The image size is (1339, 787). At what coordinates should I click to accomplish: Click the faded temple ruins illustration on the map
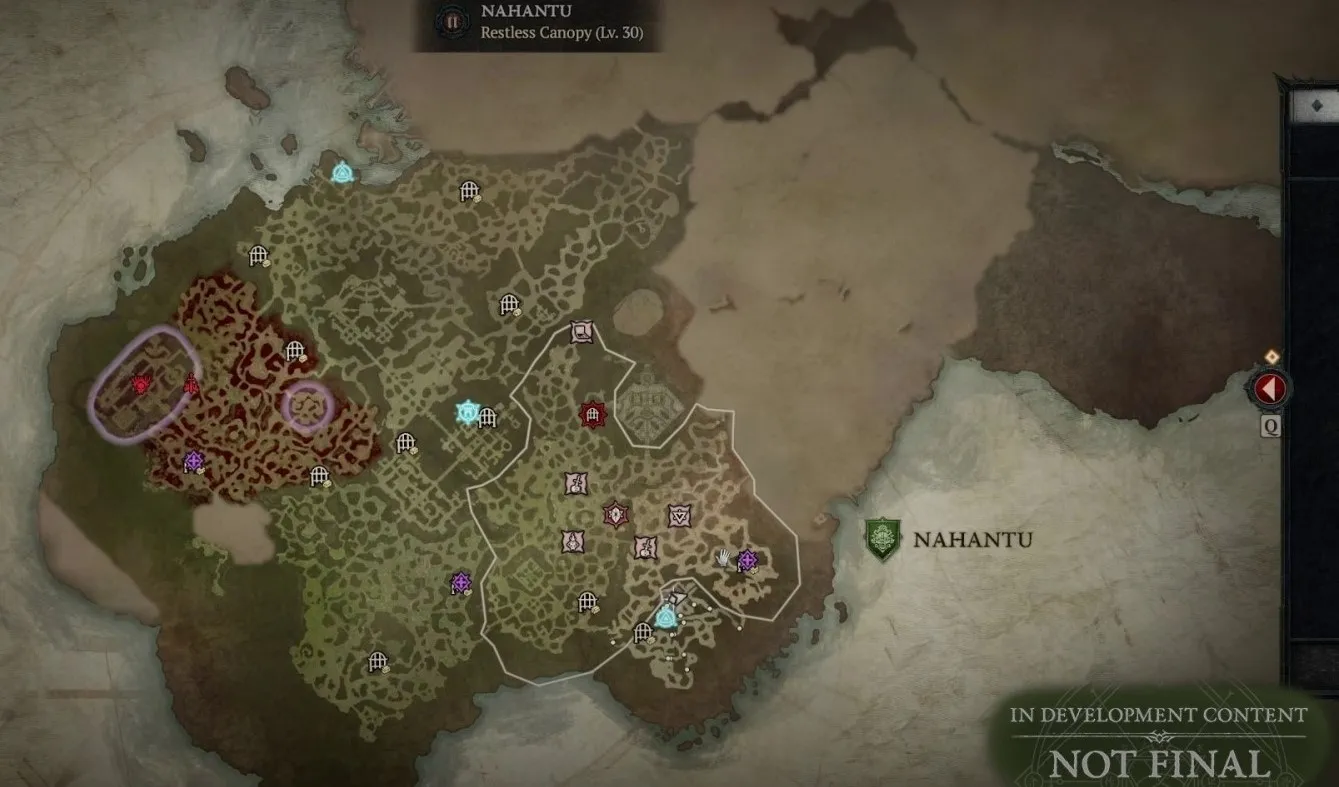pyautogui.click(x=649, y=401)
